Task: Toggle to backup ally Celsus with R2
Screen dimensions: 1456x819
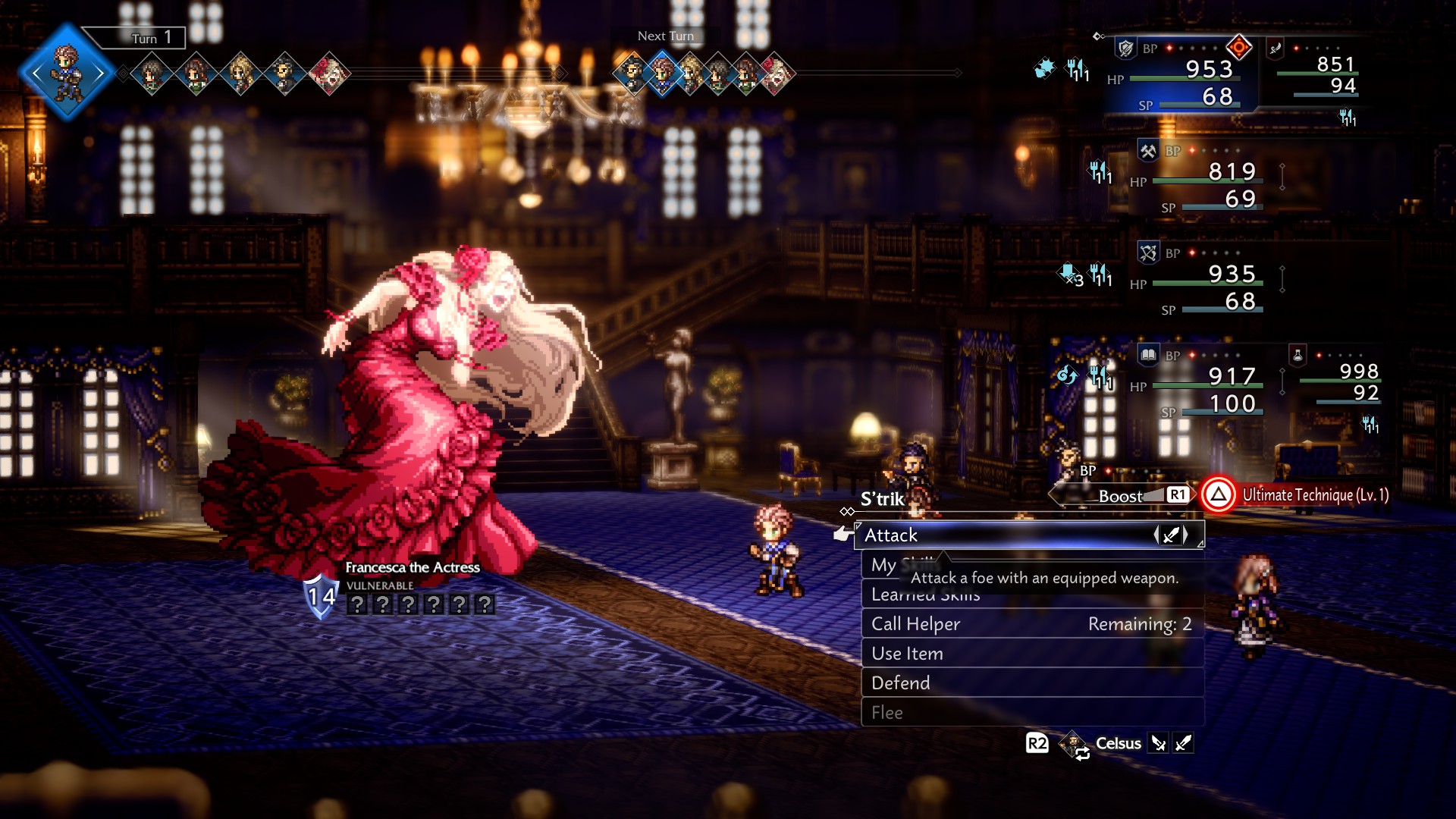Action: point(1036,744)
